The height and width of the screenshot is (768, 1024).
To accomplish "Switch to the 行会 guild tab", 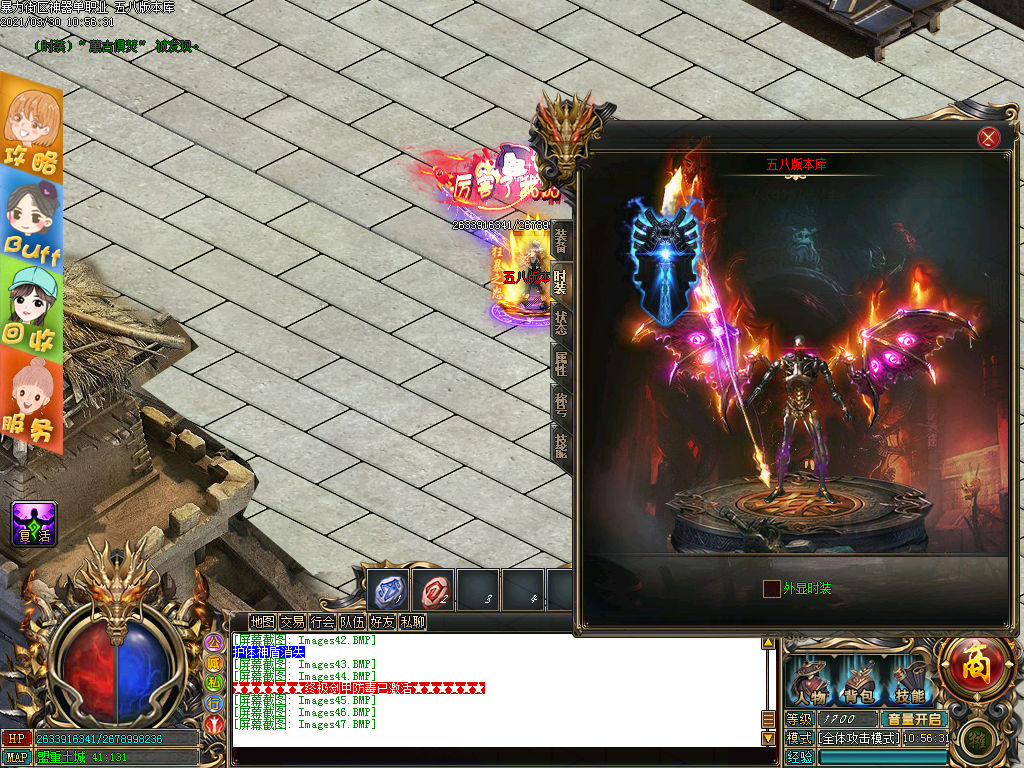I will 322,621.
